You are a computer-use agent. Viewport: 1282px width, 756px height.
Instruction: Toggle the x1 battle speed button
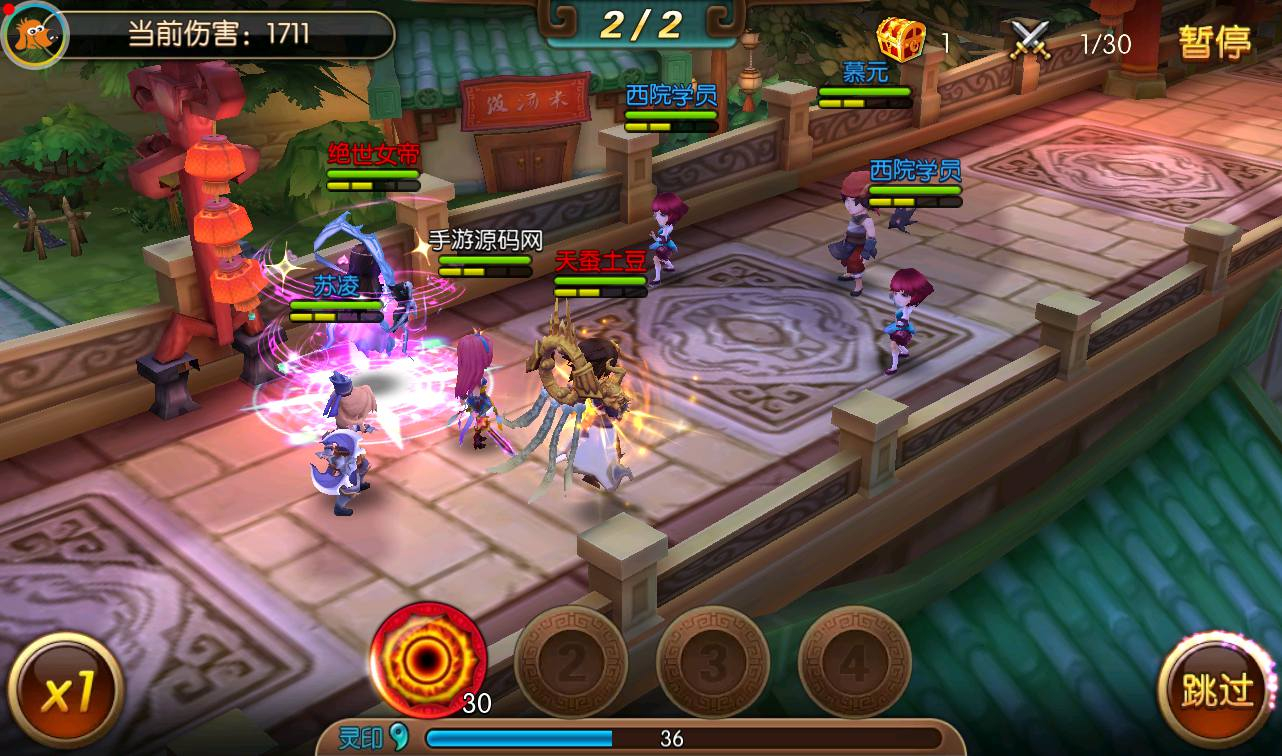[x=65, y=691]
